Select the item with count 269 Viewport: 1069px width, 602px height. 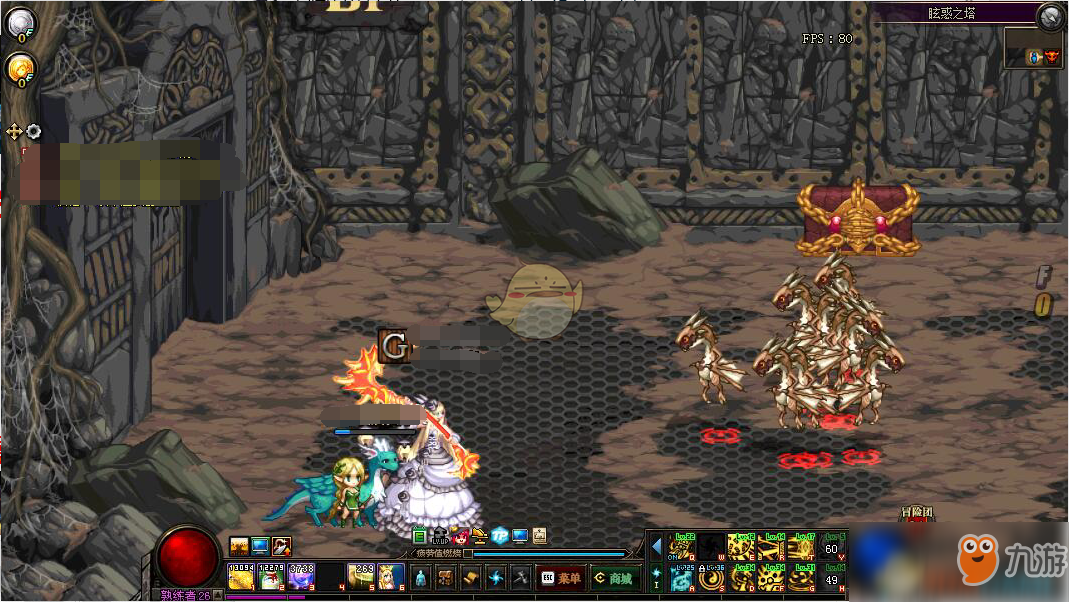click(361, 577)
